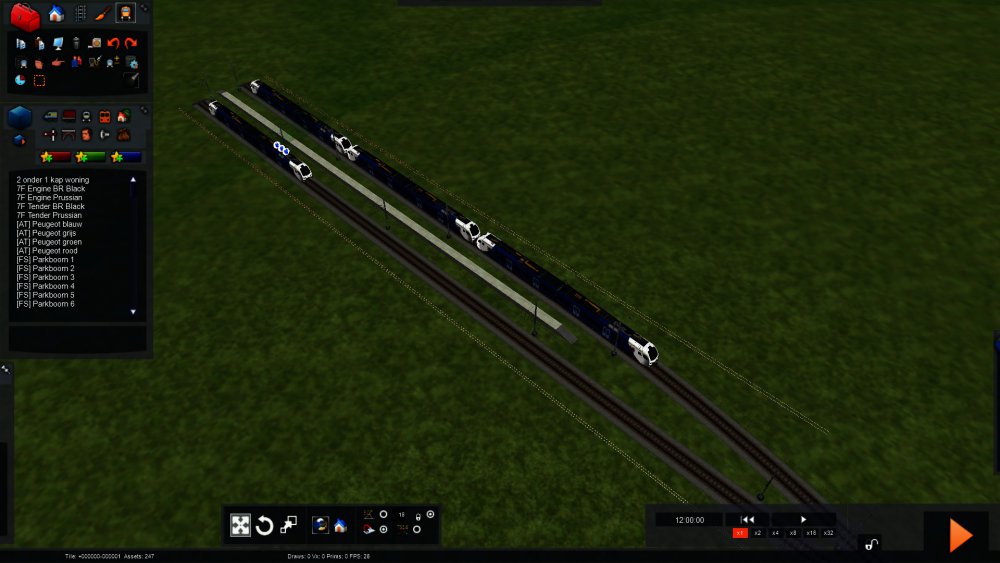
Task: Open the train scenario tools tab
Action: (x=125, y=14)
